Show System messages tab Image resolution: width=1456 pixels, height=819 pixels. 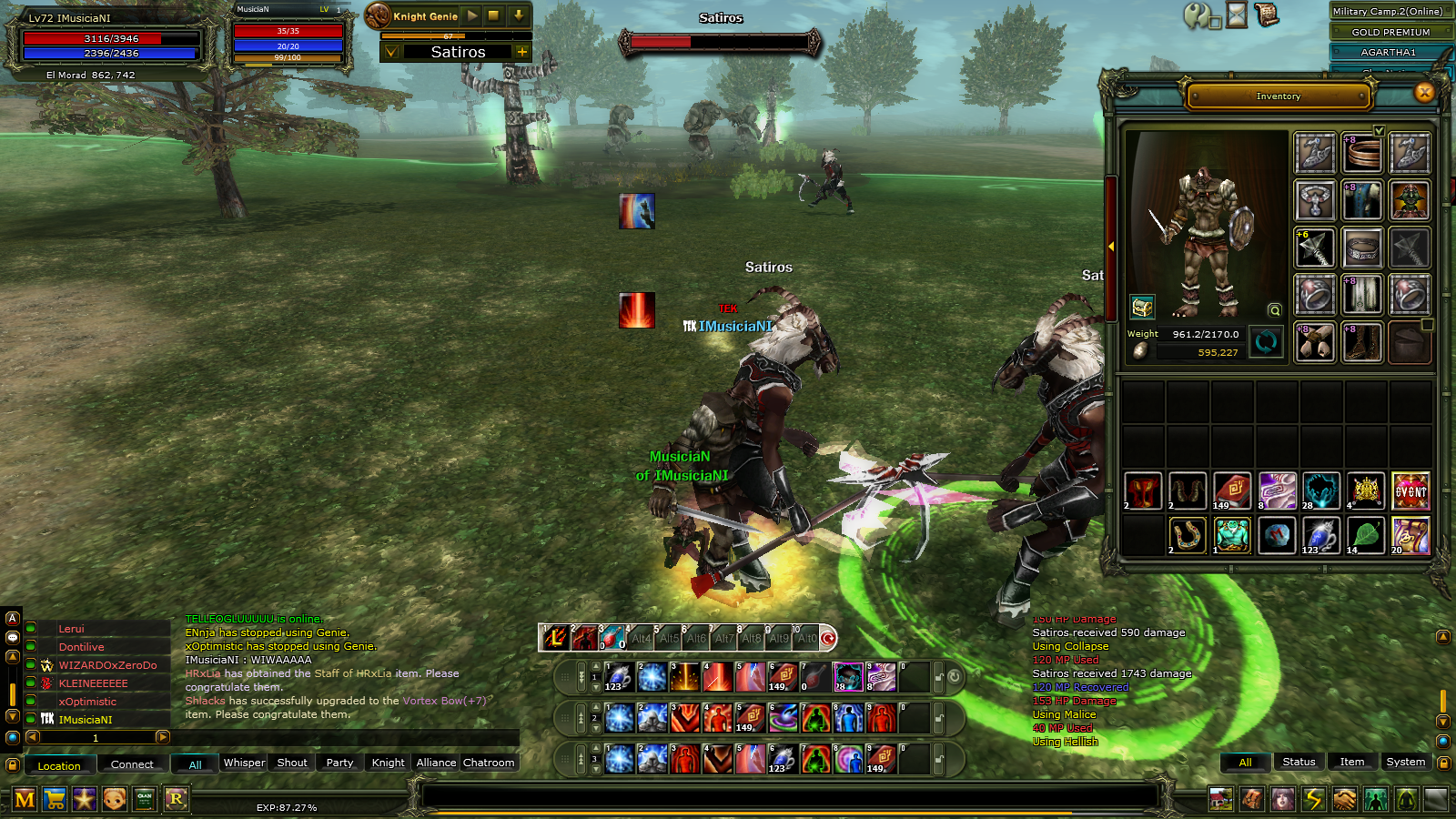point(1405,762)
